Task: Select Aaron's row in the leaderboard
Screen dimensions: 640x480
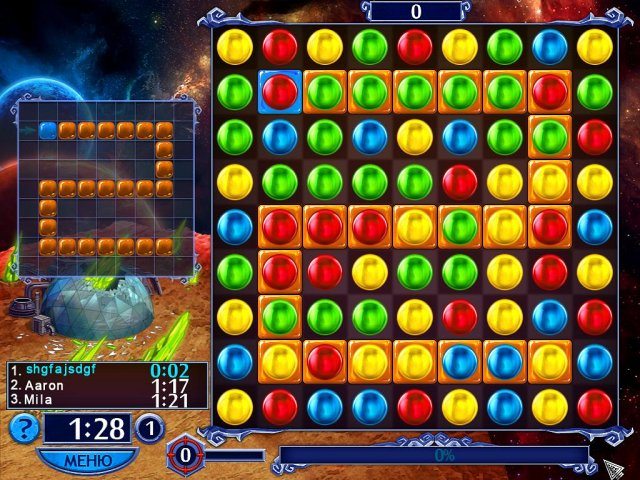Action: click(x=107, y=385)
